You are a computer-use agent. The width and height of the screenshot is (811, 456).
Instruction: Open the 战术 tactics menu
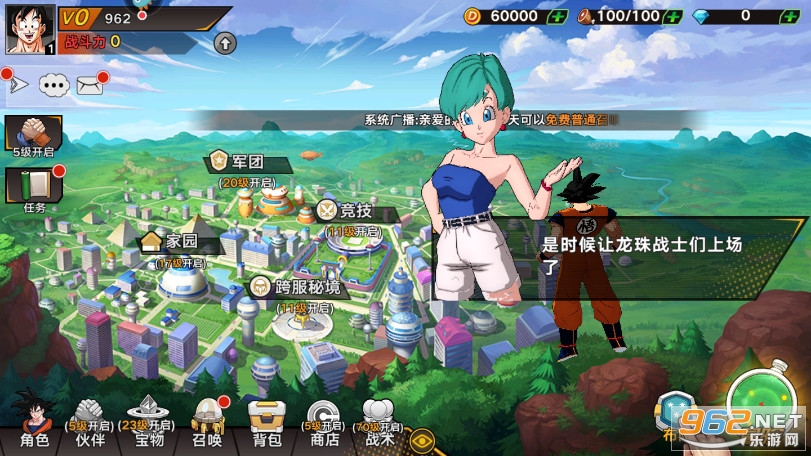tap(379, 420)
